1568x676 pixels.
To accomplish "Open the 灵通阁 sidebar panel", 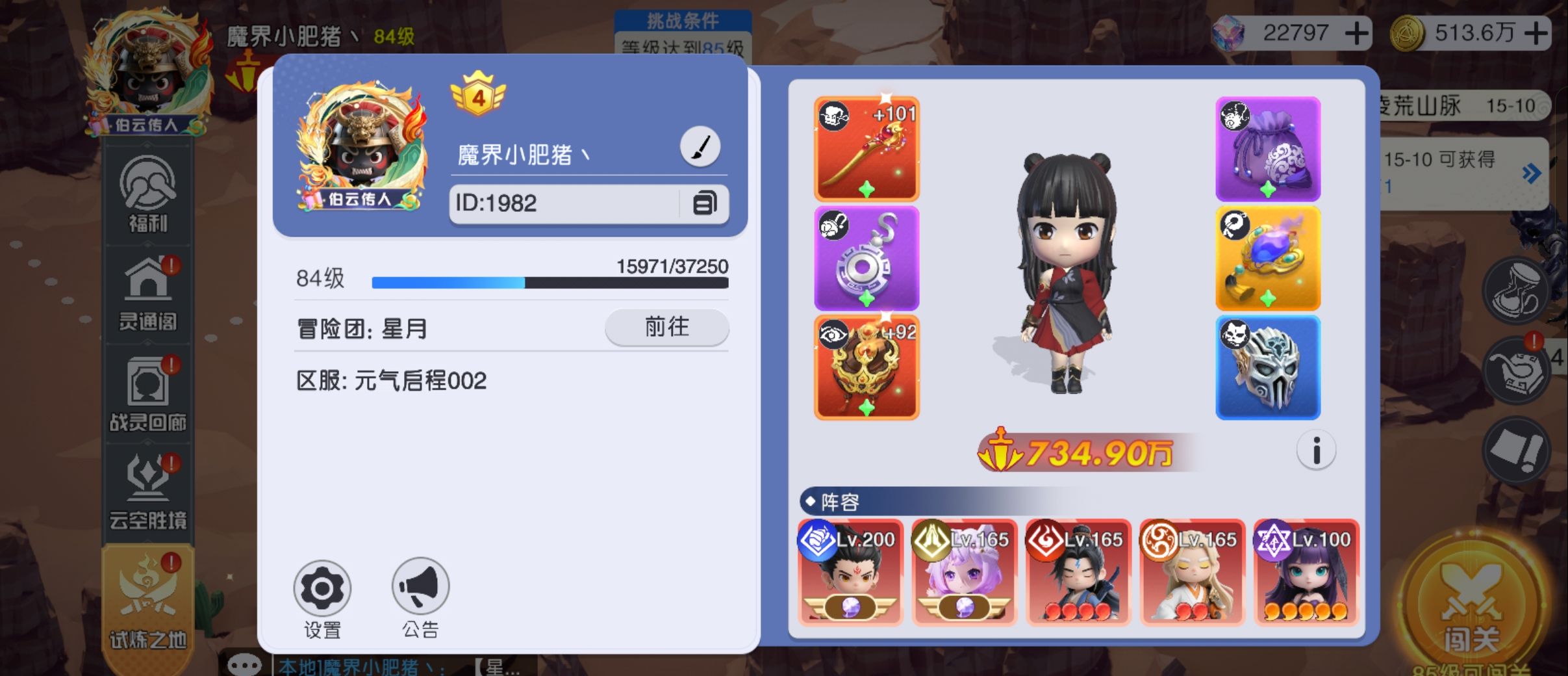I will coord(148,296).
